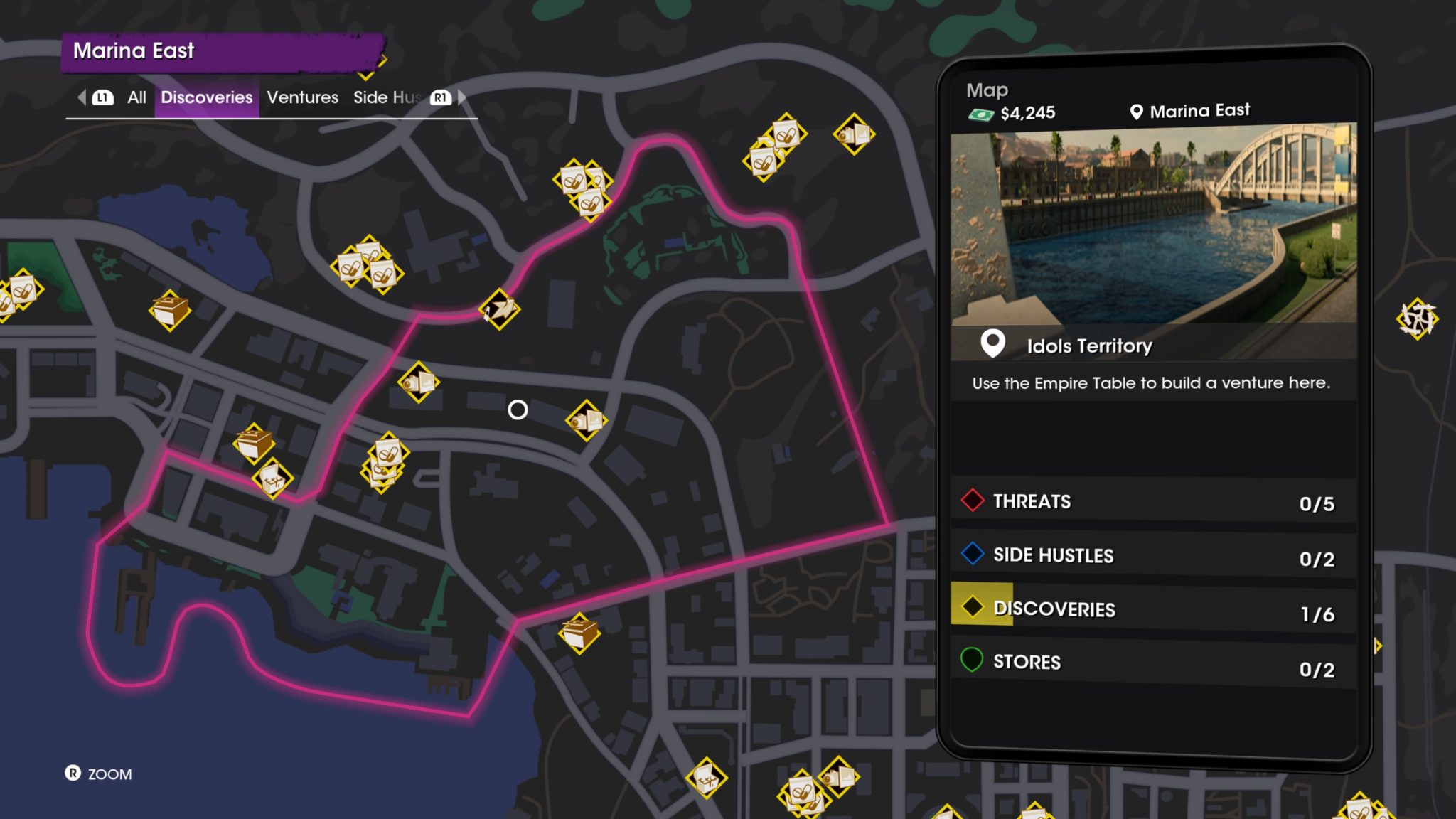Click the L1 arrow to cycle category left
1456x819 pixels.
click(102, 97)
